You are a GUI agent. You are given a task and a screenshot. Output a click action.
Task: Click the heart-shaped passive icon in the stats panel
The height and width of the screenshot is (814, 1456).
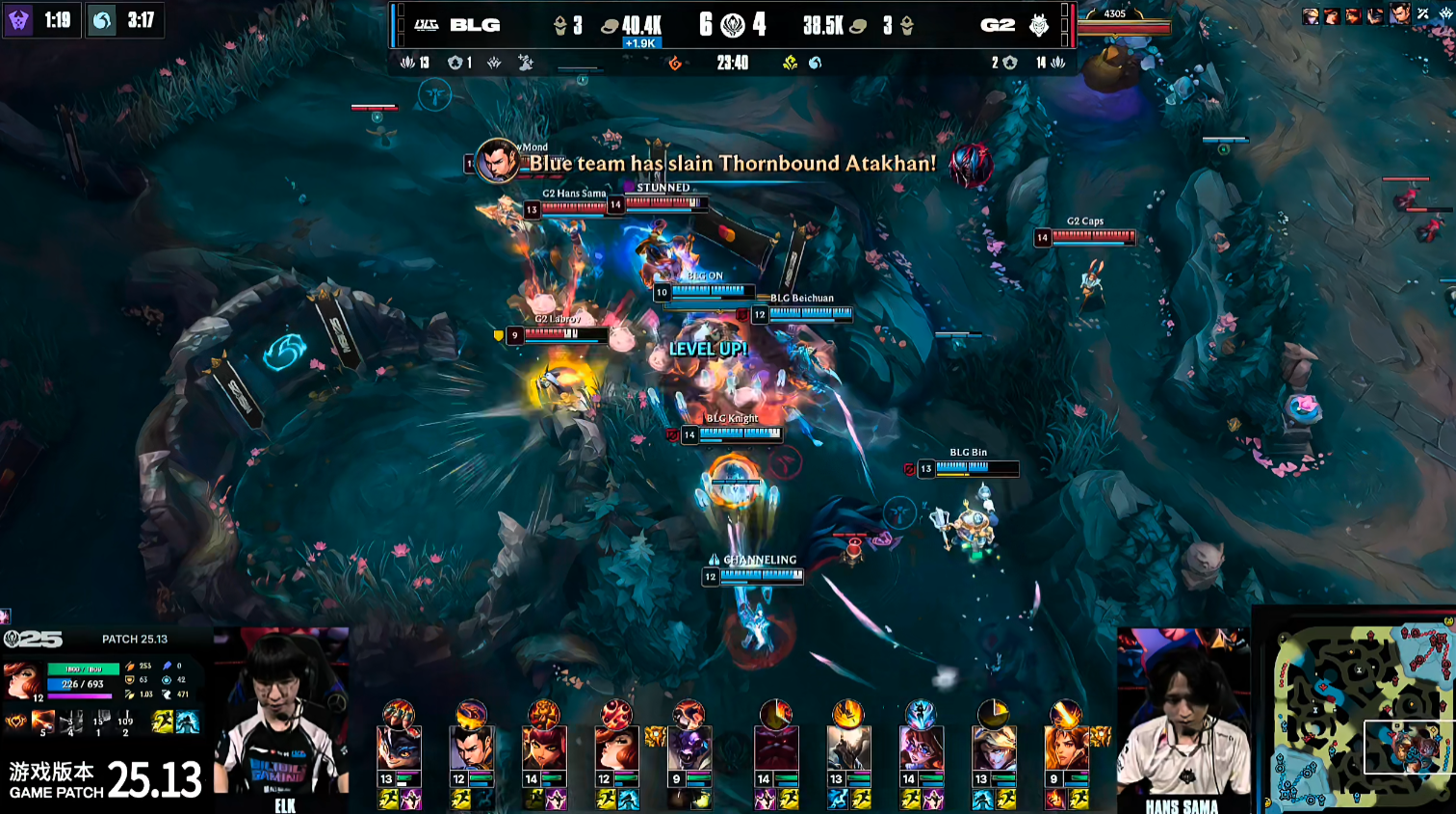point(16,722)
